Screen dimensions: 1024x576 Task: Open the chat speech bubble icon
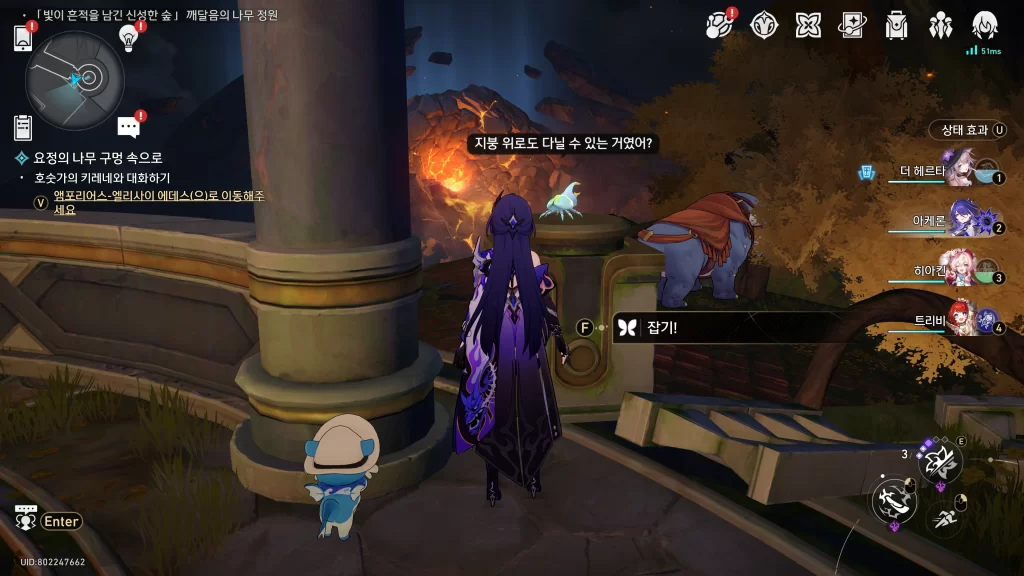(x=128, y=127)
